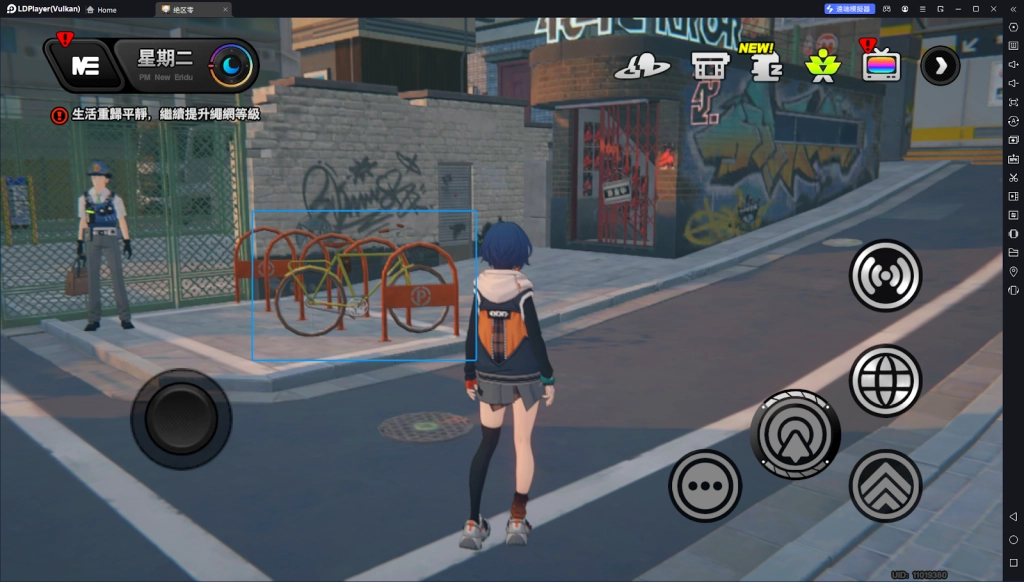Tap the virtual joystick pad

181,418
